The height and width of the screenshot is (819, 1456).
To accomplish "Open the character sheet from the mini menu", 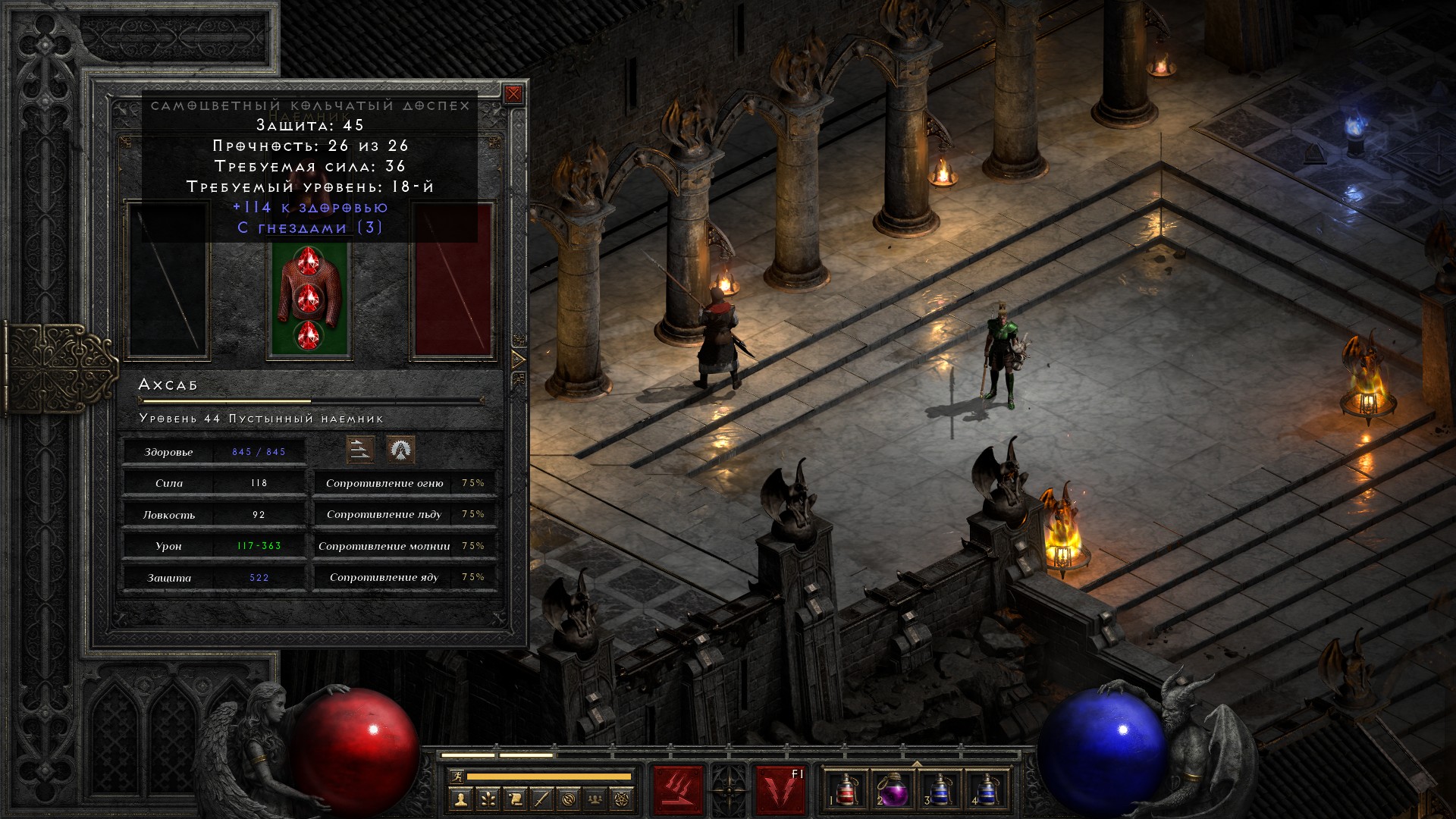I will point(460,799).
